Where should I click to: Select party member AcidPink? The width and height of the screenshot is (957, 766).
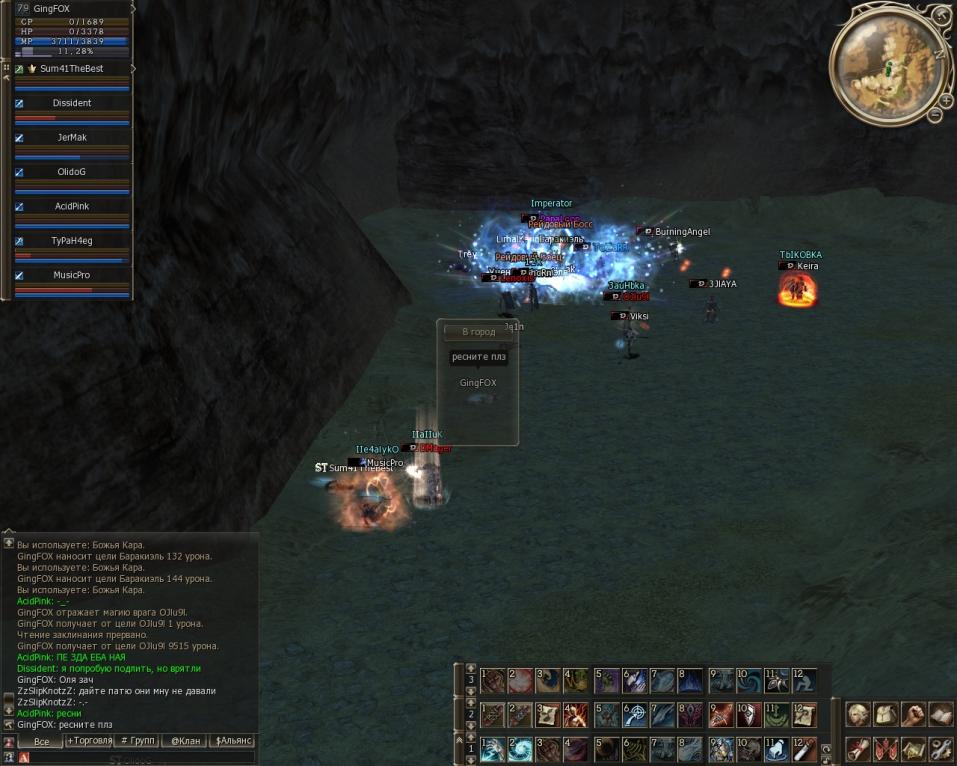tap(72, 206)
